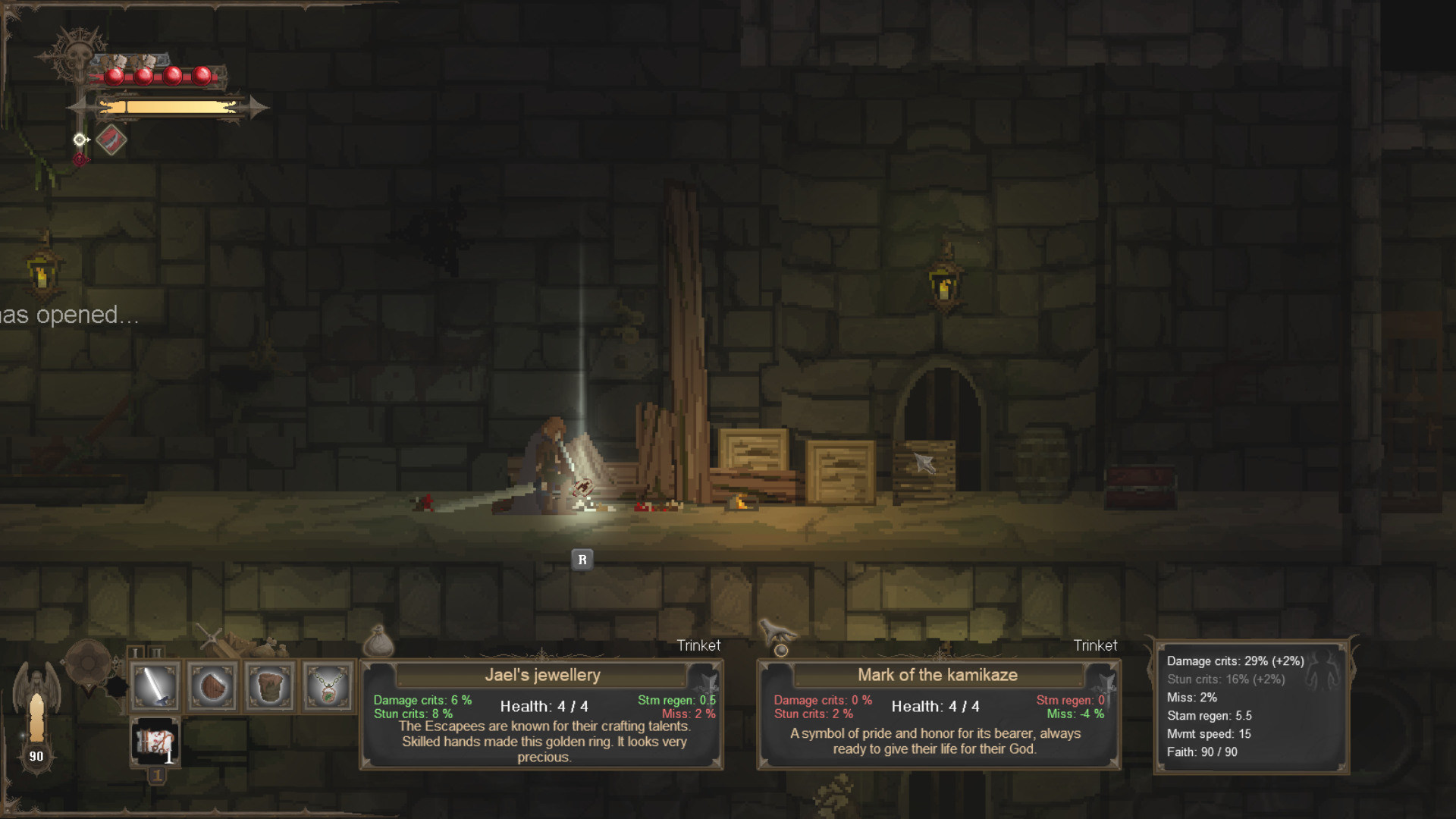The image size is (1456, 819).
Task: Choose the Jael's jewellery trinket panel
Action: point(542,714)
